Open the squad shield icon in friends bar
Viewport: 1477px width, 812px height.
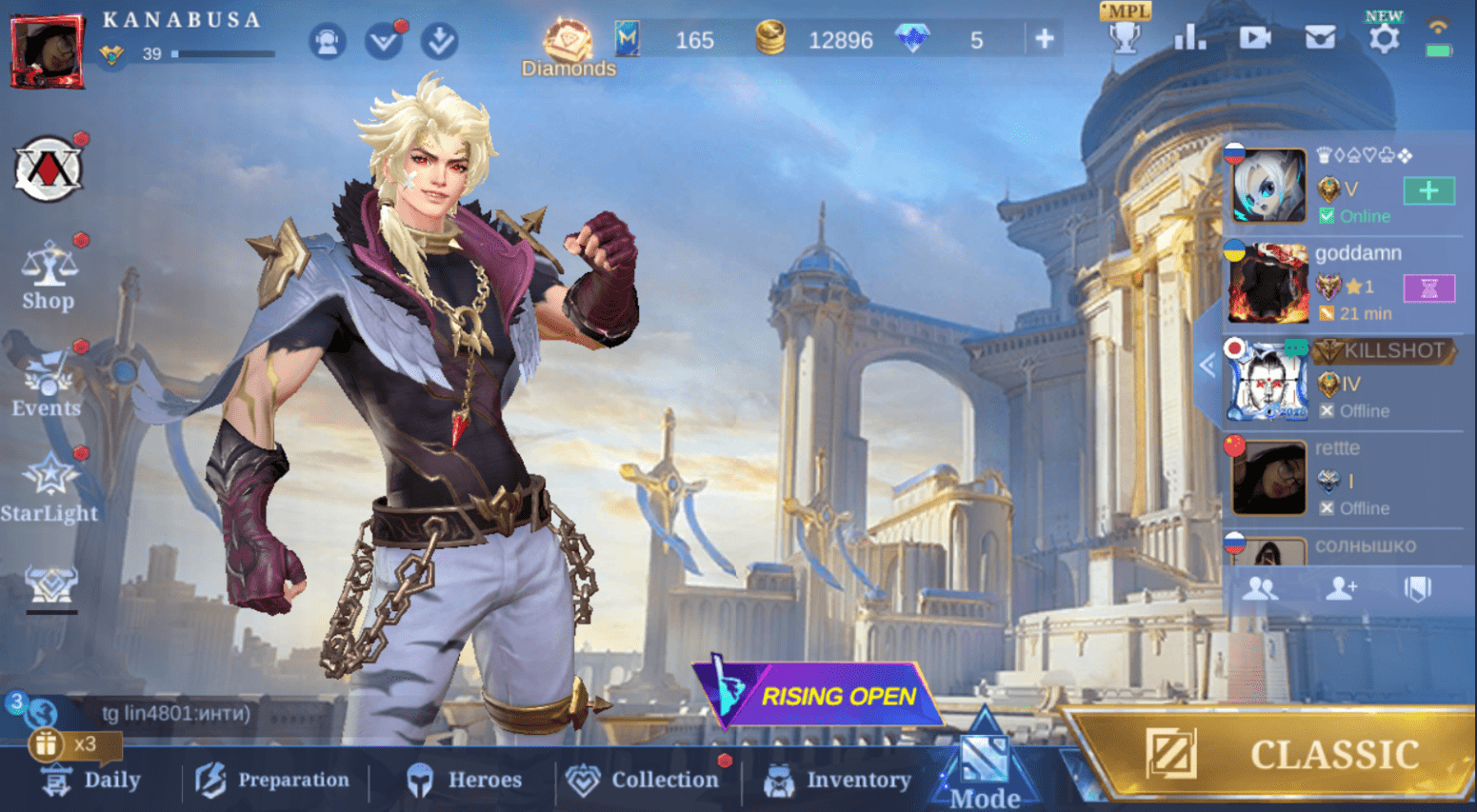point(1418,589)
